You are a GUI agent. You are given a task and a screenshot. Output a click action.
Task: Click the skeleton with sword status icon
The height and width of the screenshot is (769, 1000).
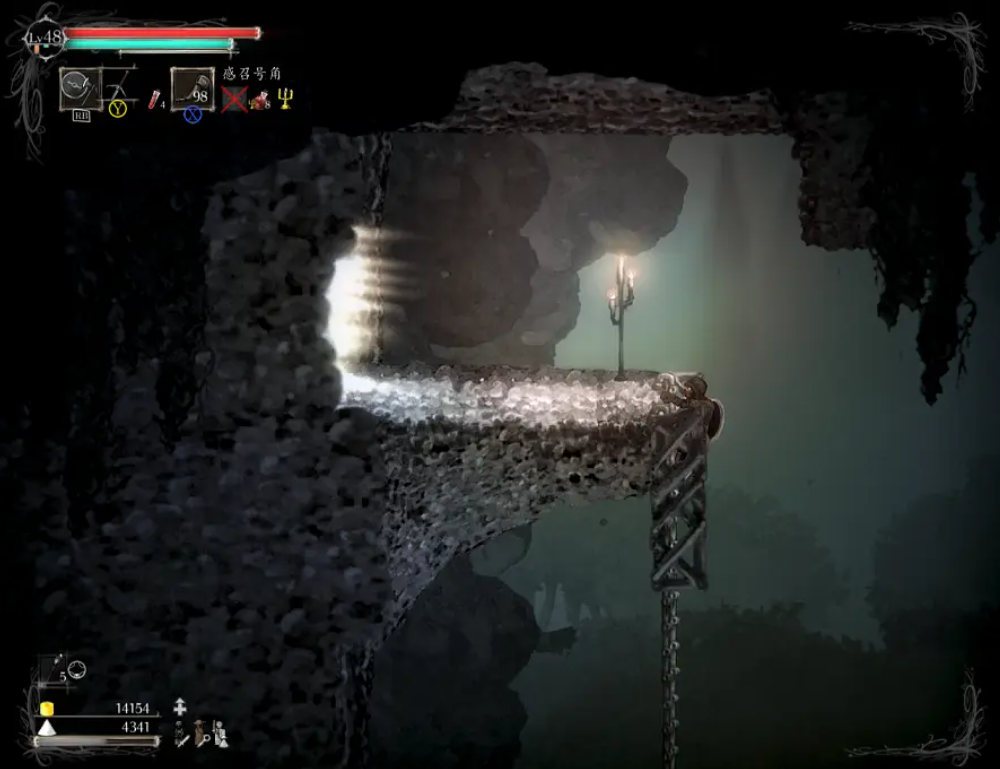pyautogui.click(x=181, y=734)
